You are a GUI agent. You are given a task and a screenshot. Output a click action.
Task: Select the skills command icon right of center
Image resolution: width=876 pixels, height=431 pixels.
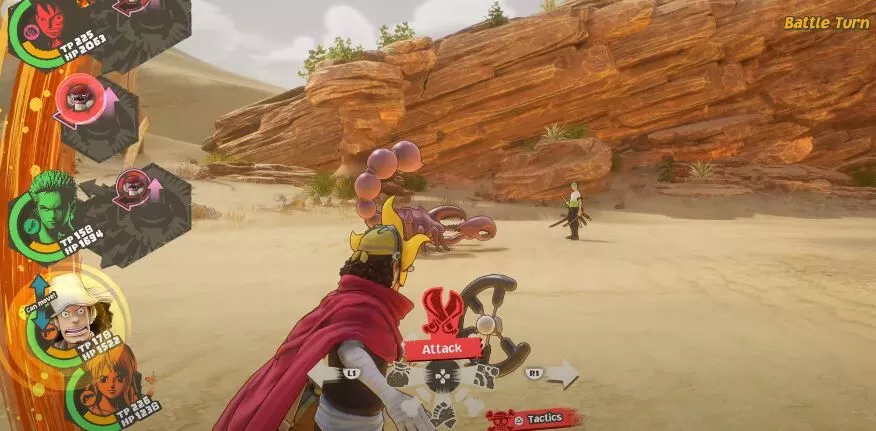coord(485,377)
